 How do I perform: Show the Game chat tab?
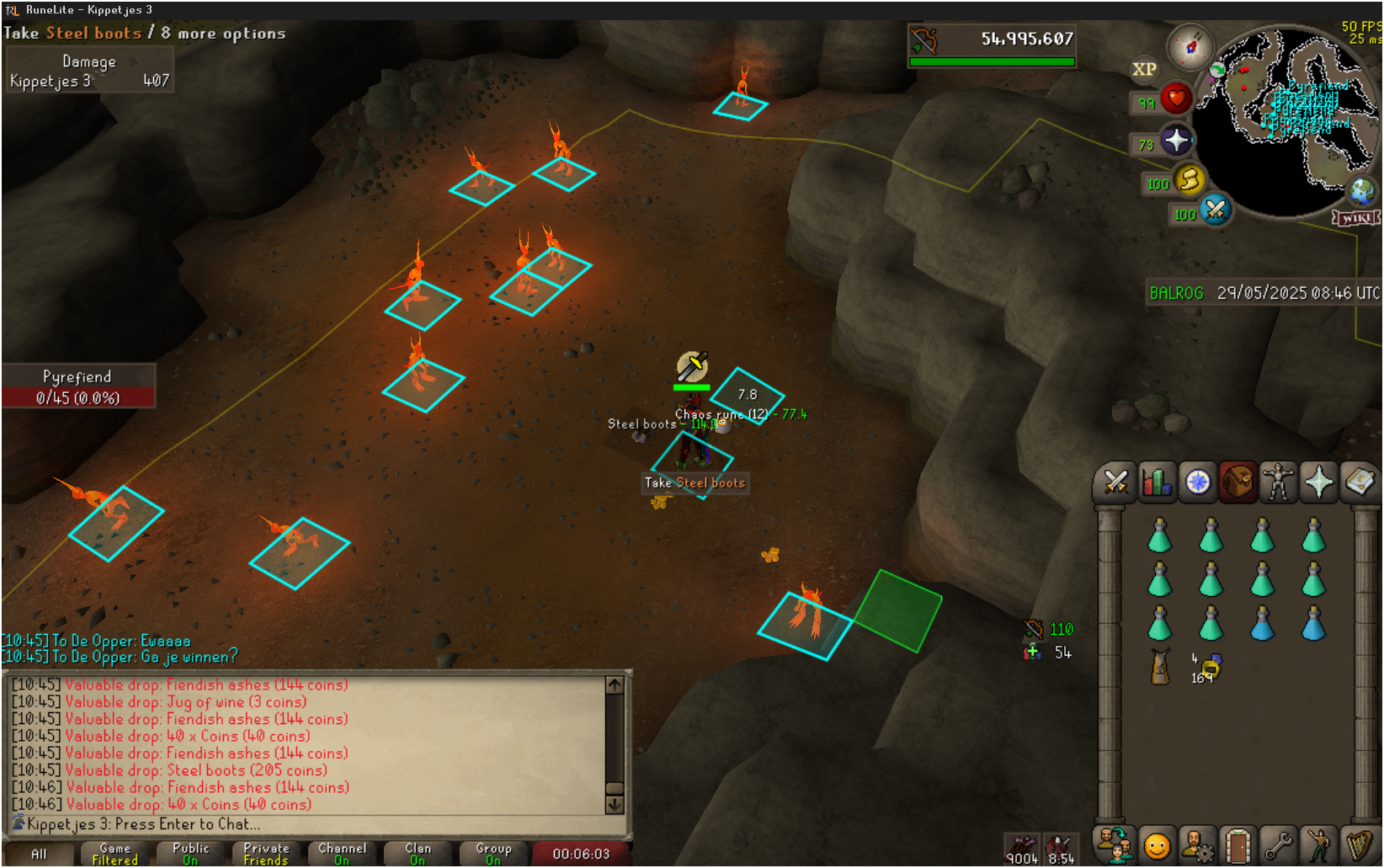pos(114,854)
